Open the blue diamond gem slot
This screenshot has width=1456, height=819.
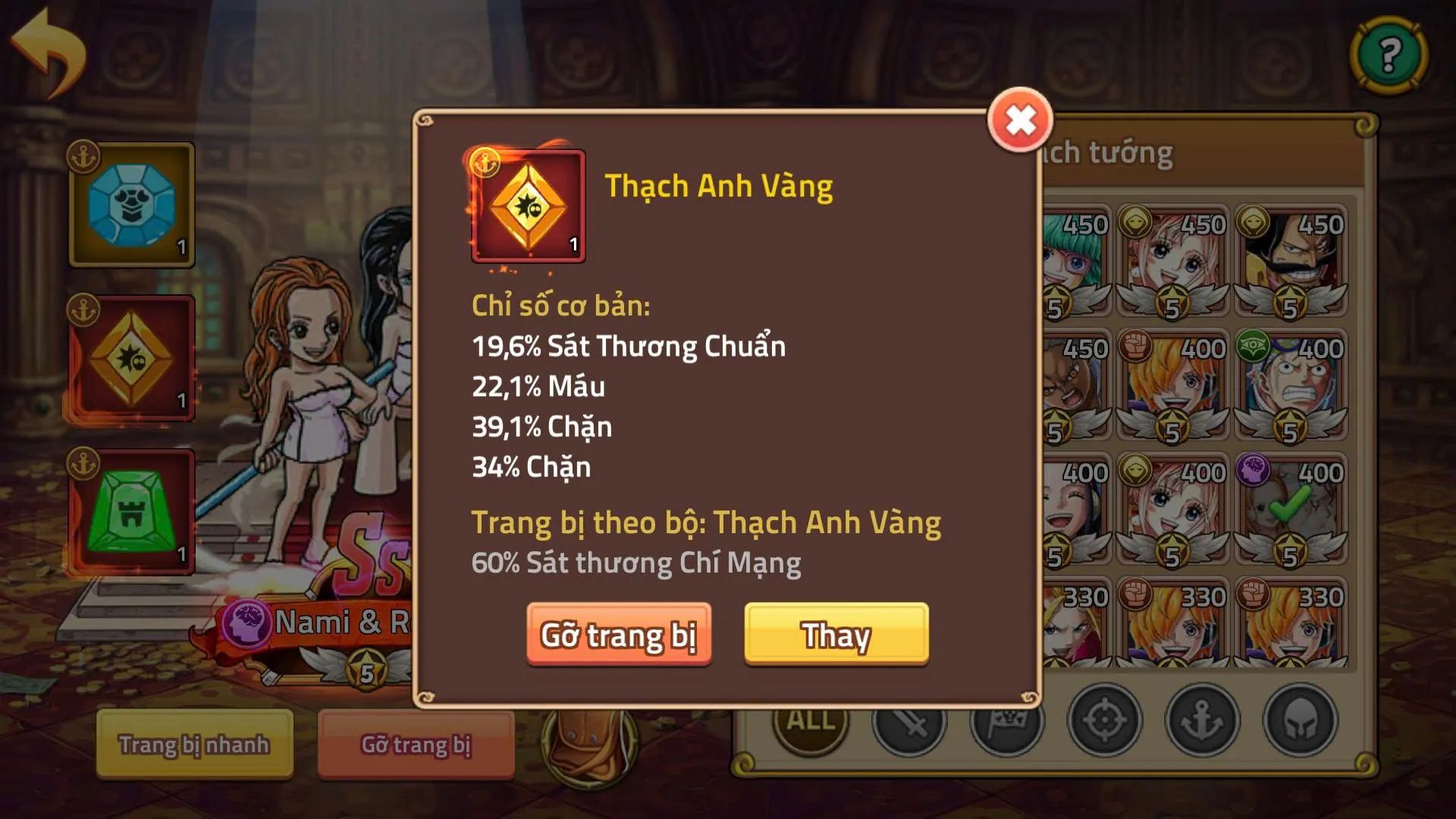pyautogui.click(x=129, y=201)
